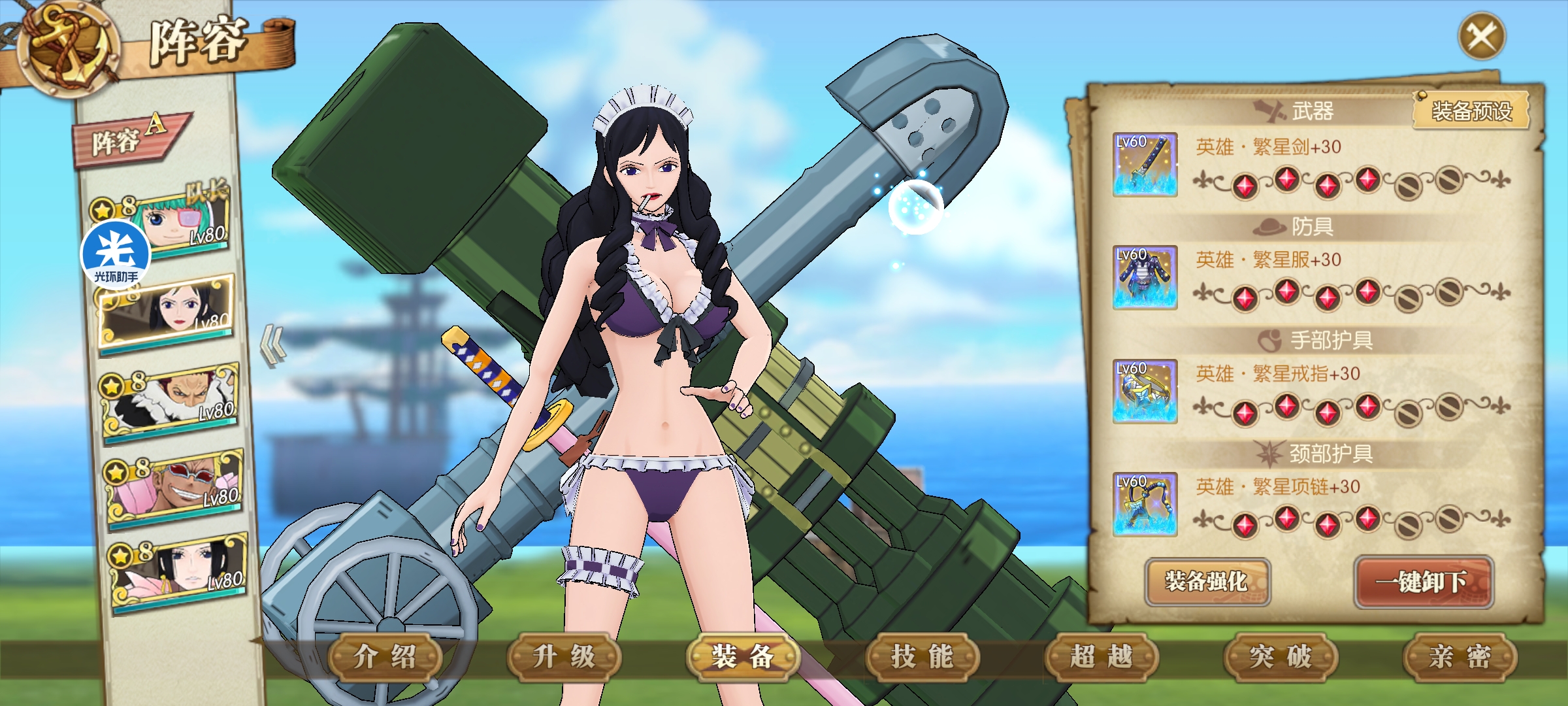
Task: Click 一键卸下 to unequip all
Action: [x=1423, y=581]
